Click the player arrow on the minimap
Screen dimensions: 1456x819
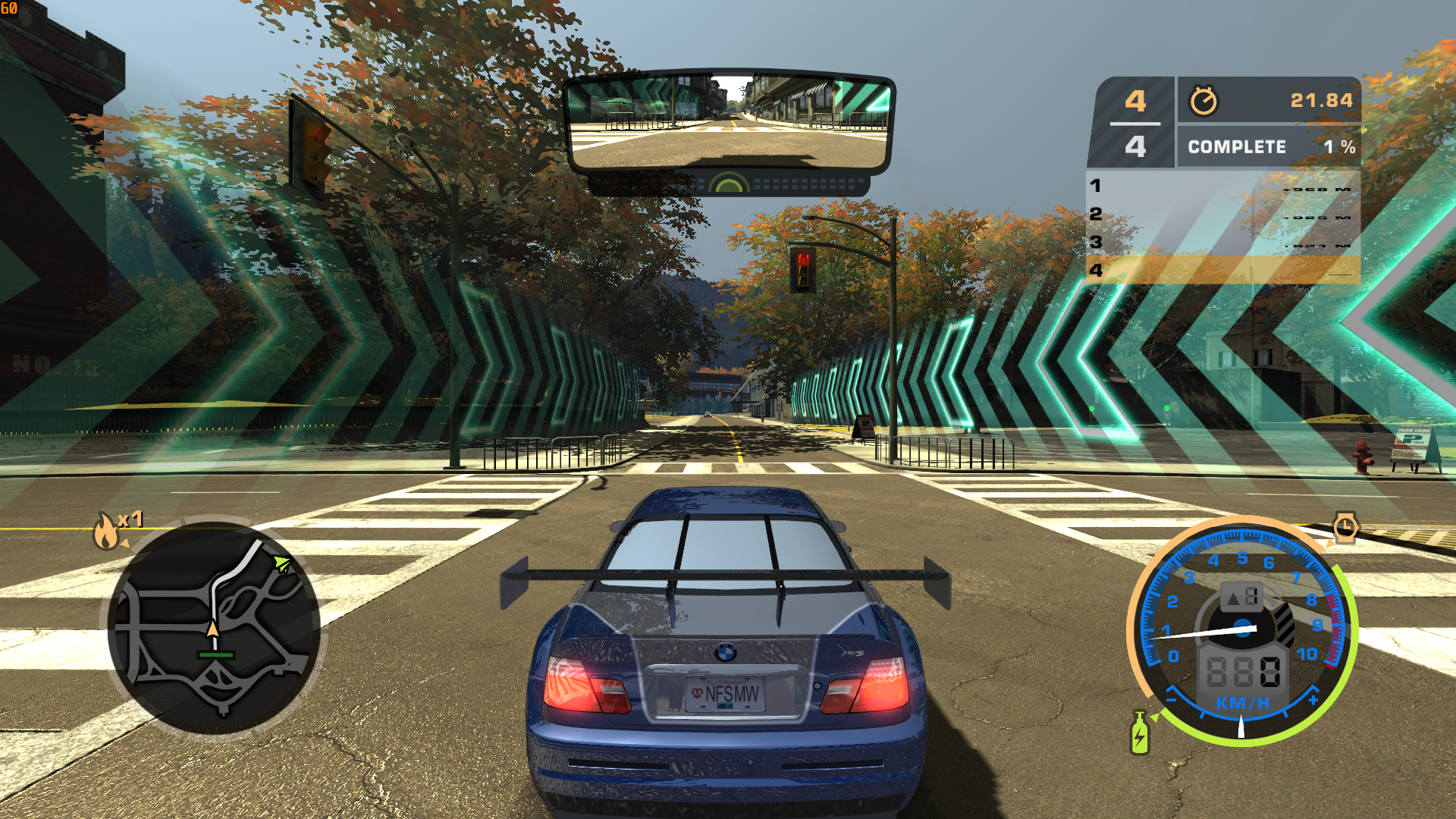pyautogui.click(x=213, y=628)
